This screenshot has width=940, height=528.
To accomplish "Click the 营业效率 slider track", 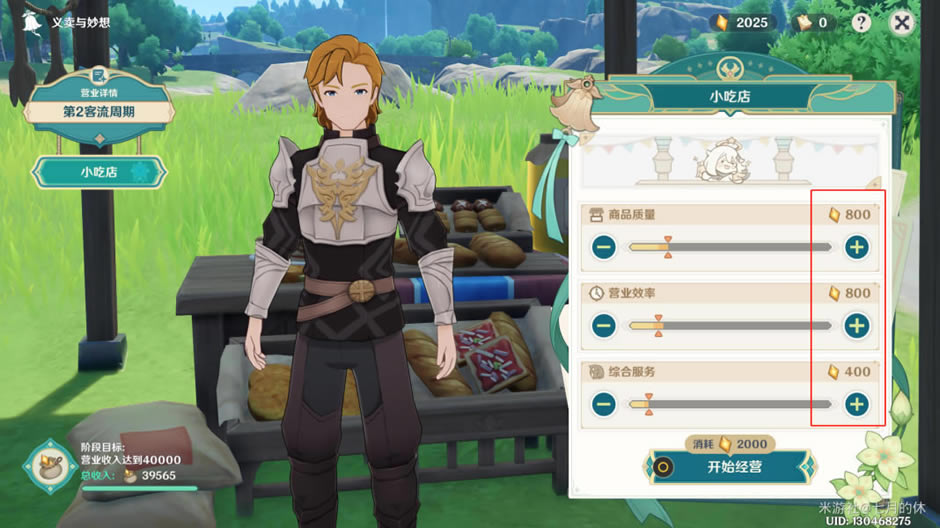I will point(730,325).
